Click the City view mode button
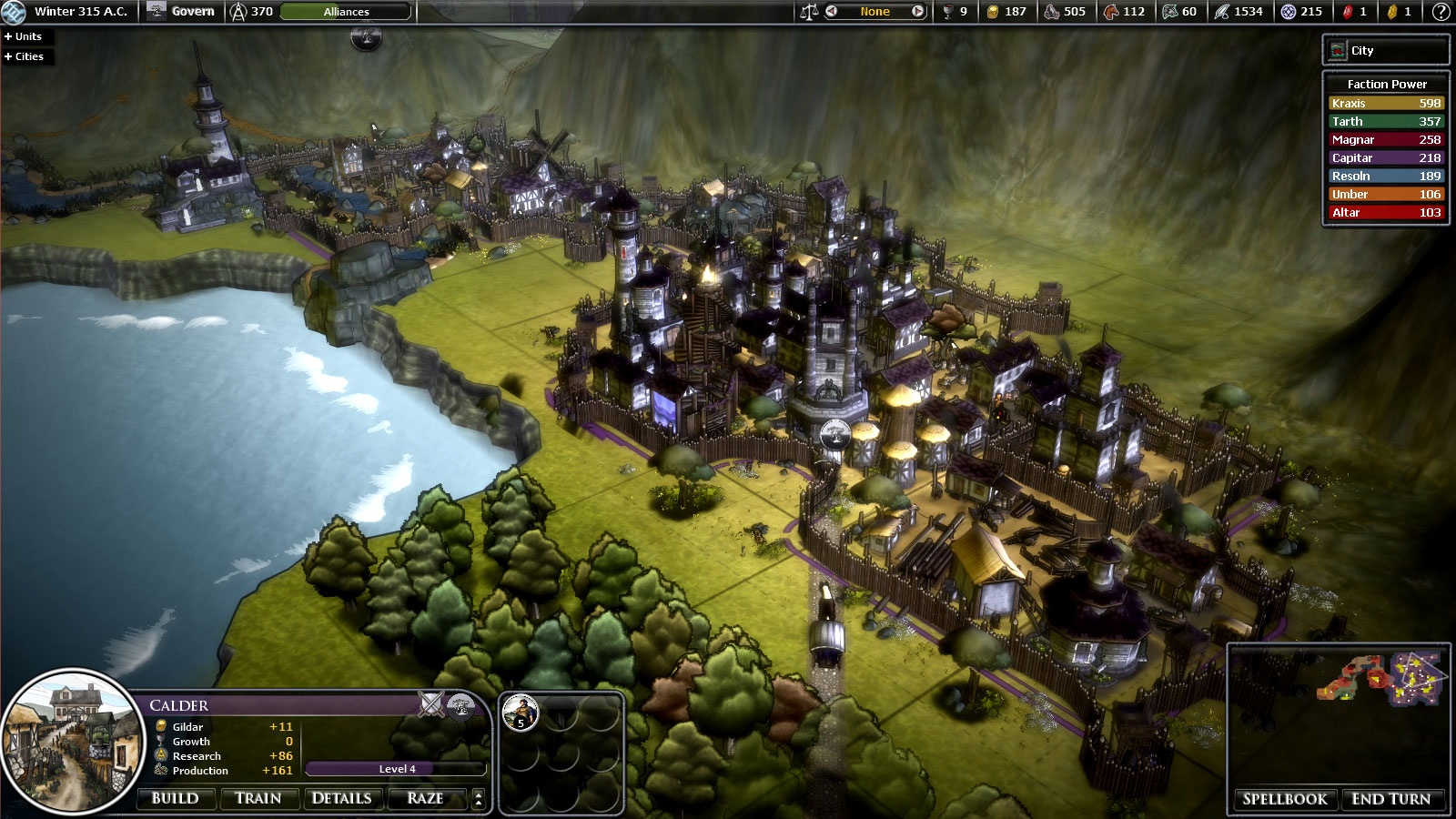Viewport: 1456px width, 819px height. point(1384,51)
